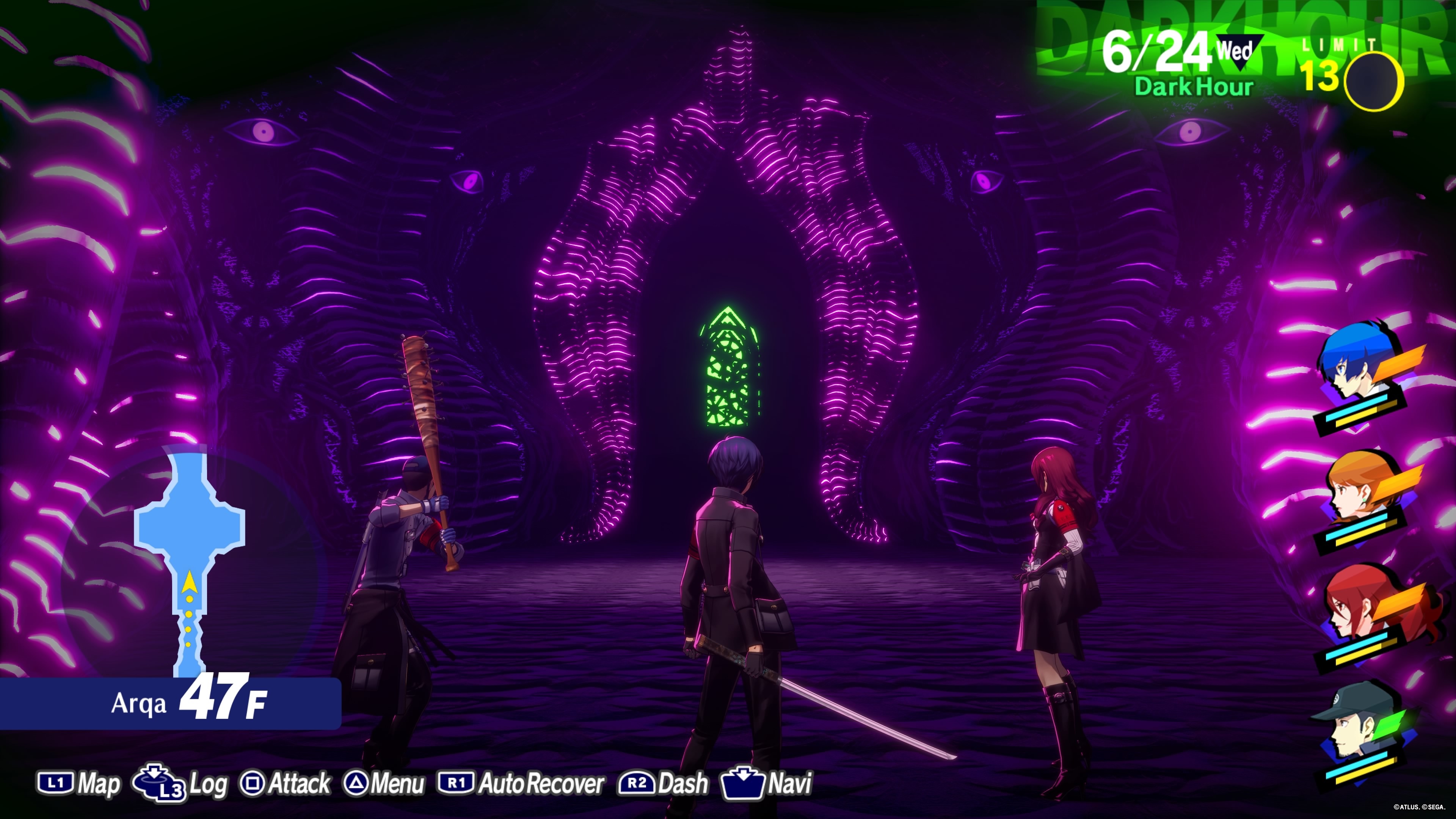This screenshot has width=1456, height=819.
Task: Select the blue-haired protagonist party portrait
Action: [x=1357, y=367]
